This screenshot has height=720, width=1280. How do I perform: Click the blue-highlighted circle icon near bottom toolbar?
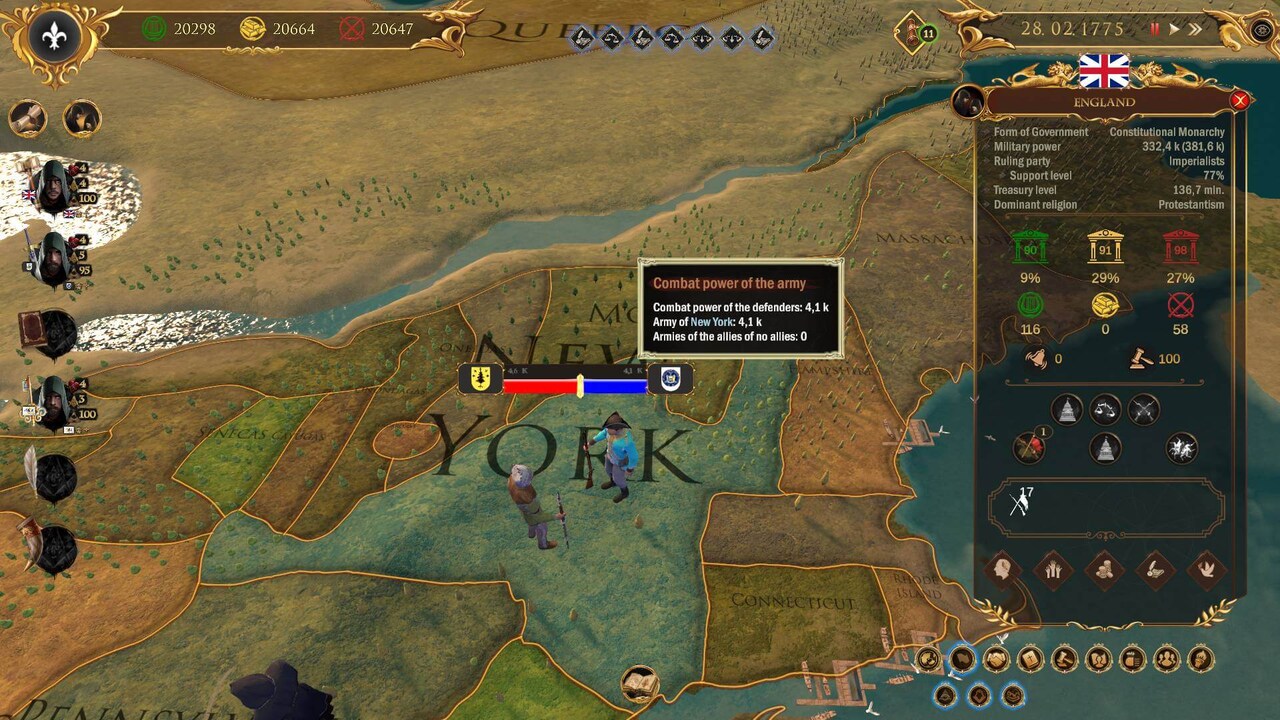click(963, 659)
